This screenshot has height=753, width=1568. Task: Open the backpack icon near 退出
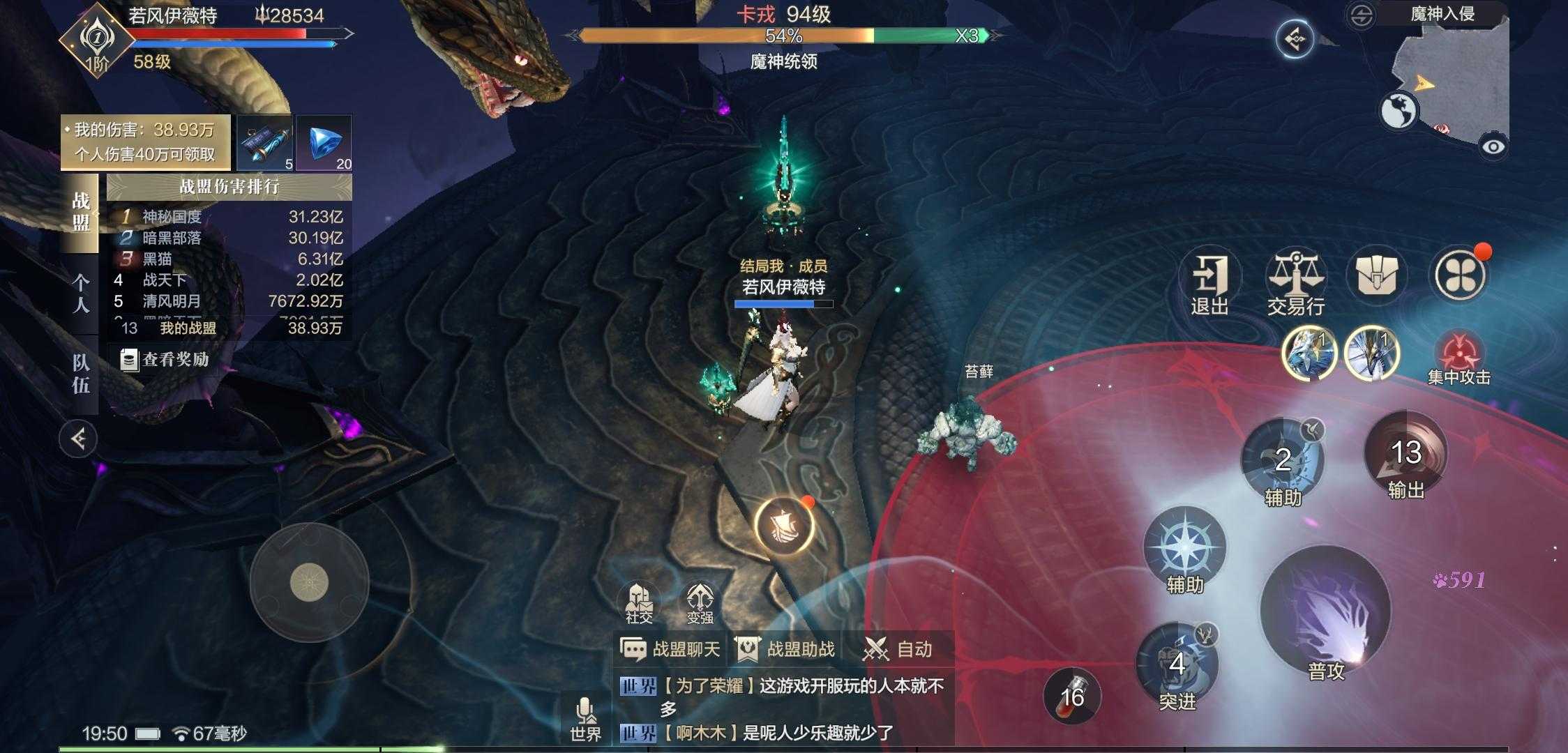[1376, 276]
